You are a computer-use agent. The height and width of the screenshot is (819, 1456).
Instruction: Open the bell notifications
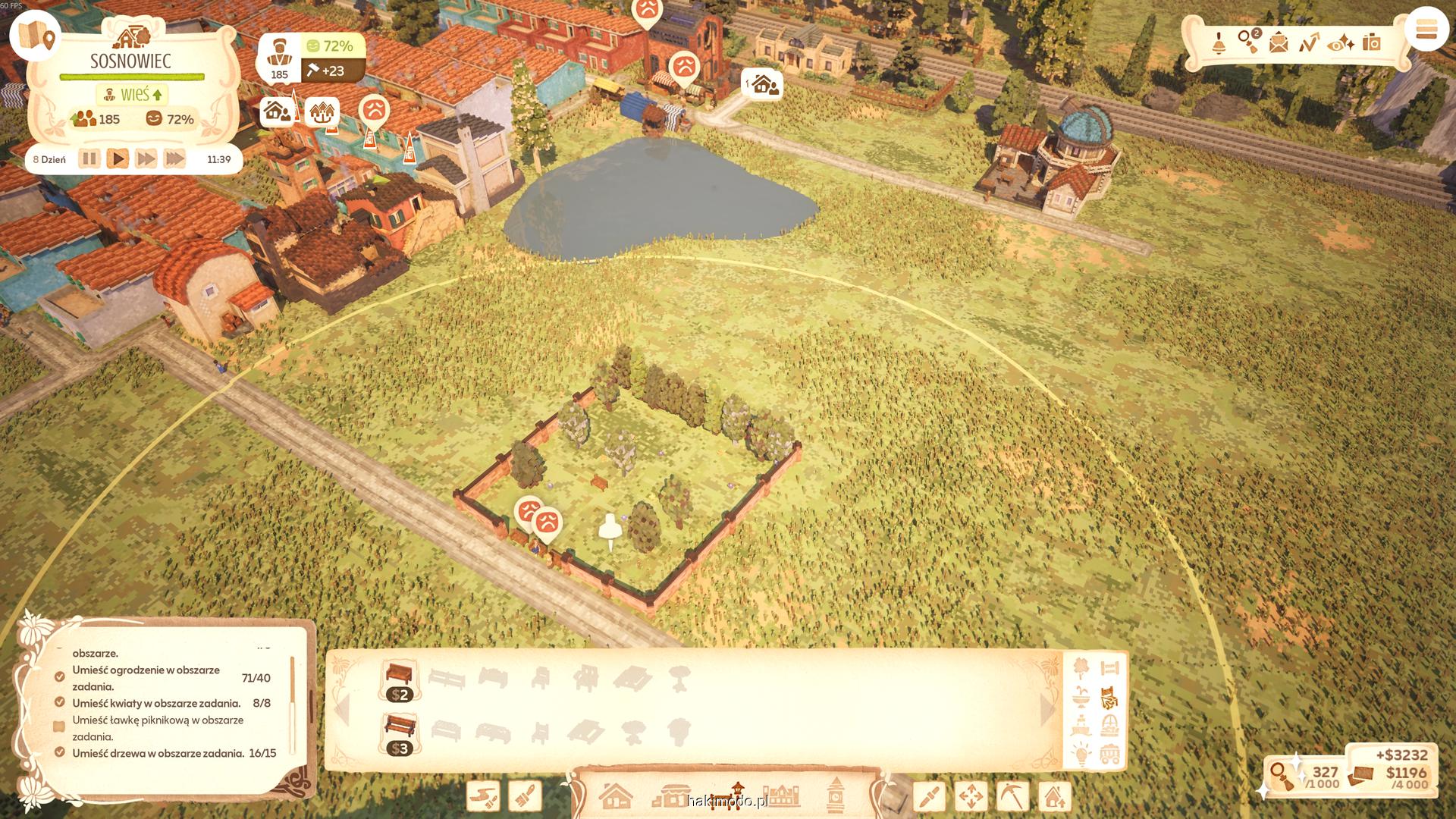pos(1219,42)
